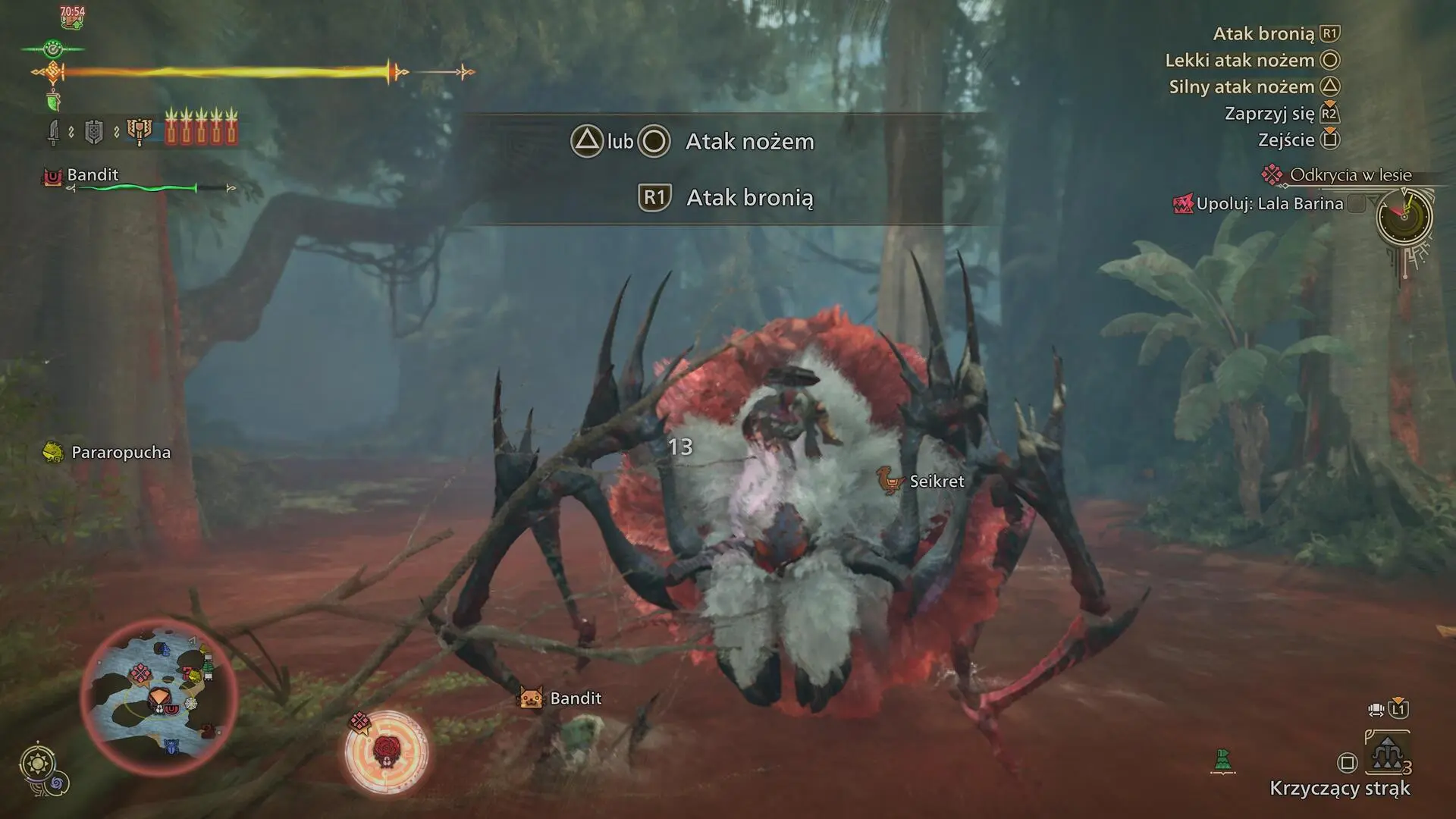The width and height of the screenshot is (1456, 819).
Task: Select the Pararopucha creature marker
Action: (108, 453)
